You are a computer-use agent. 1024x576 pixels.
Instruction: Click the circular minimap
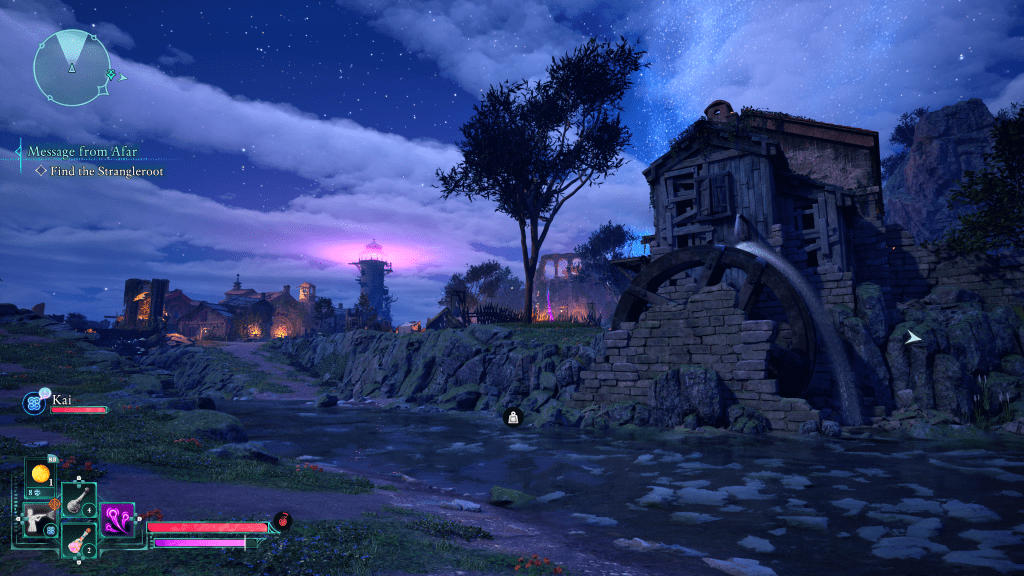click(72, 67)
